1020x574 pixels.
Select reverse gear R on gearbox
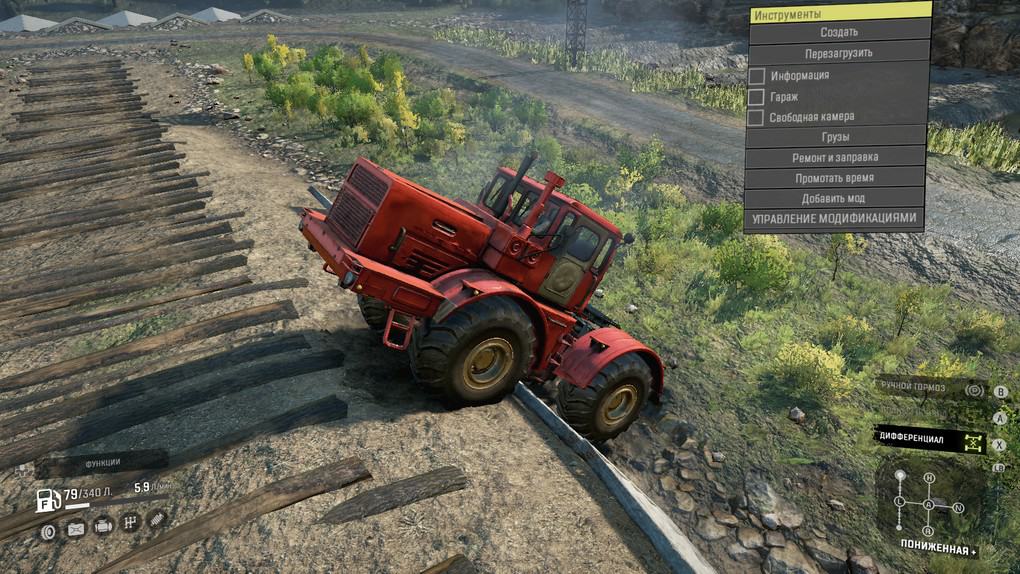point(928,531)
